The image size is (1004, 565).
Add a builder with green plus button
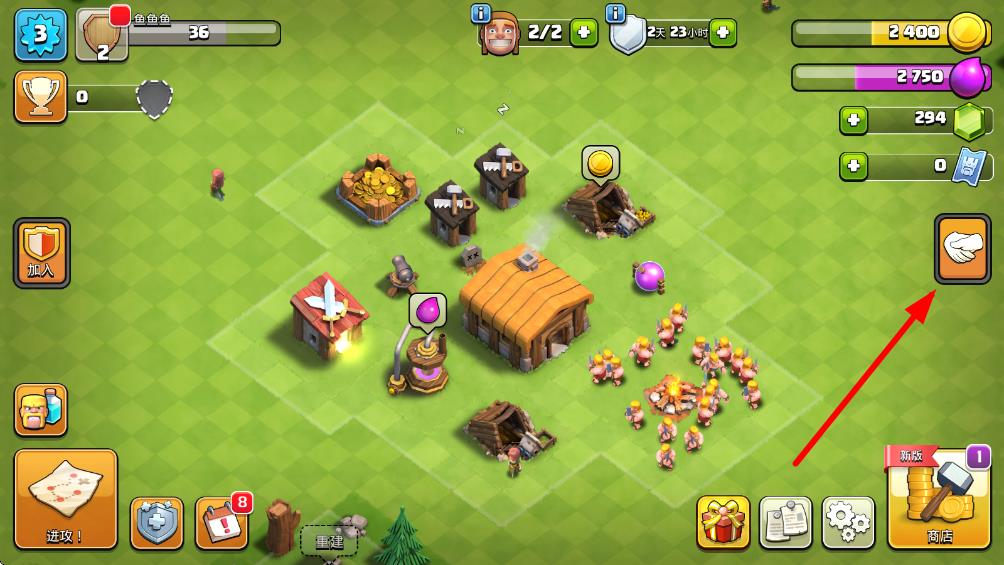click(584, 33)
